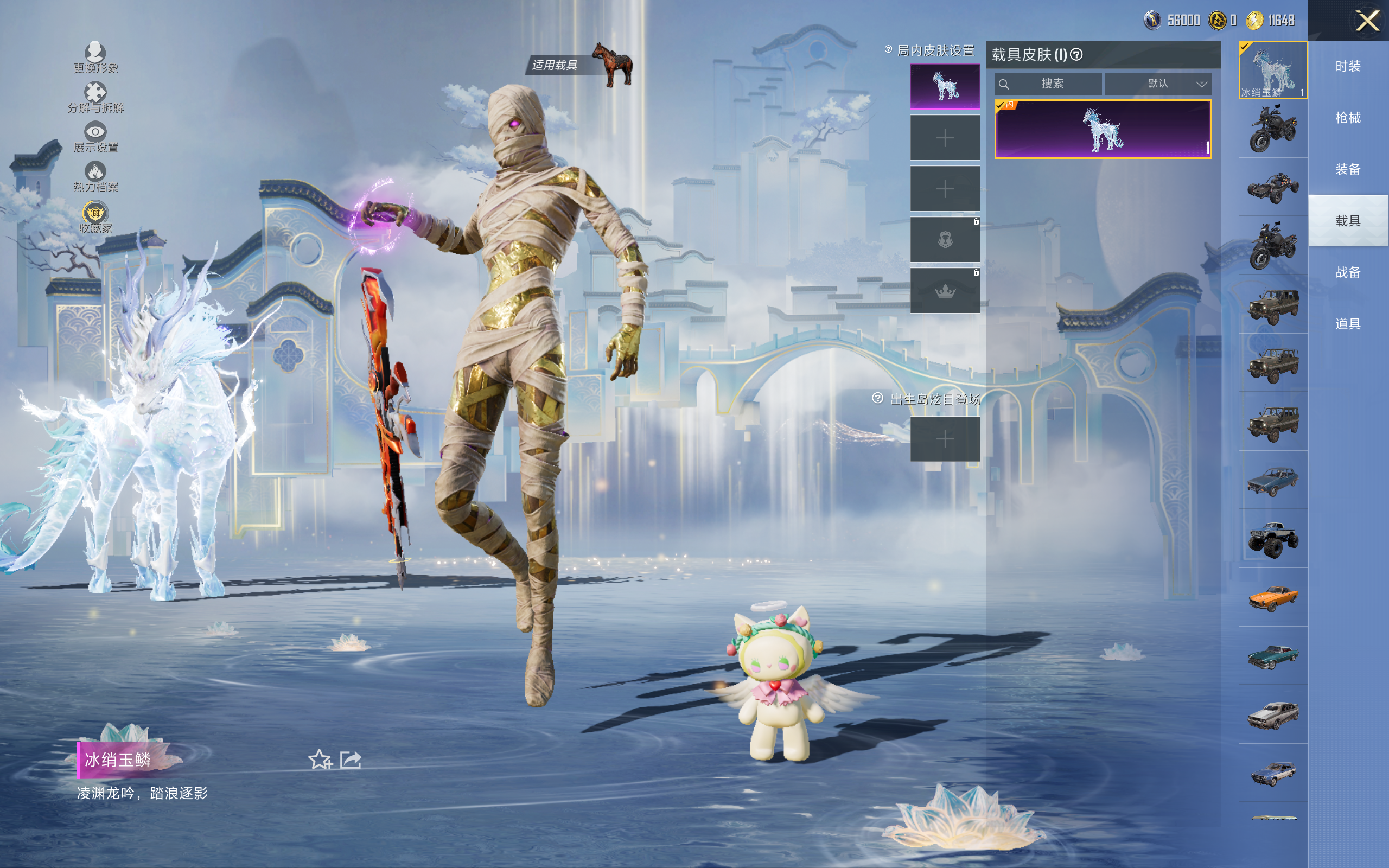Open 热力档案 profile
This screenshot has height=868, width=1389.
coord(95,176)
